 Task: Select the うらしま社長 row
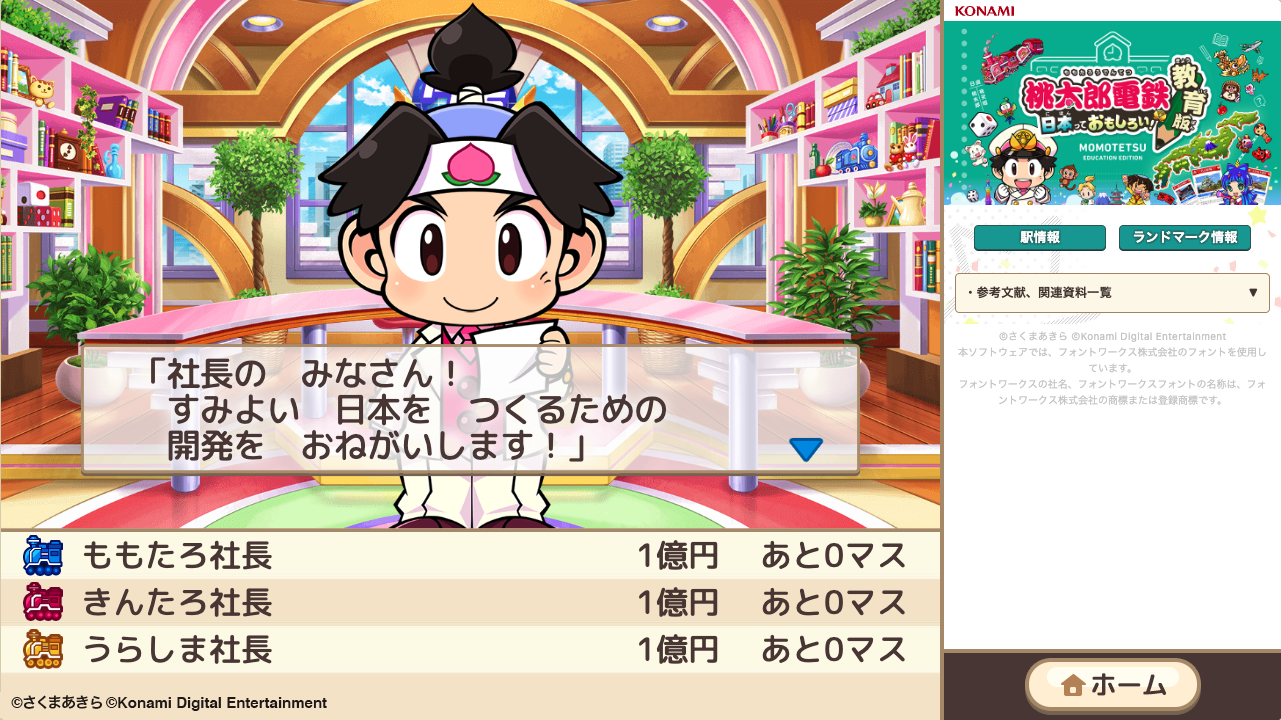tap(400, 649)
